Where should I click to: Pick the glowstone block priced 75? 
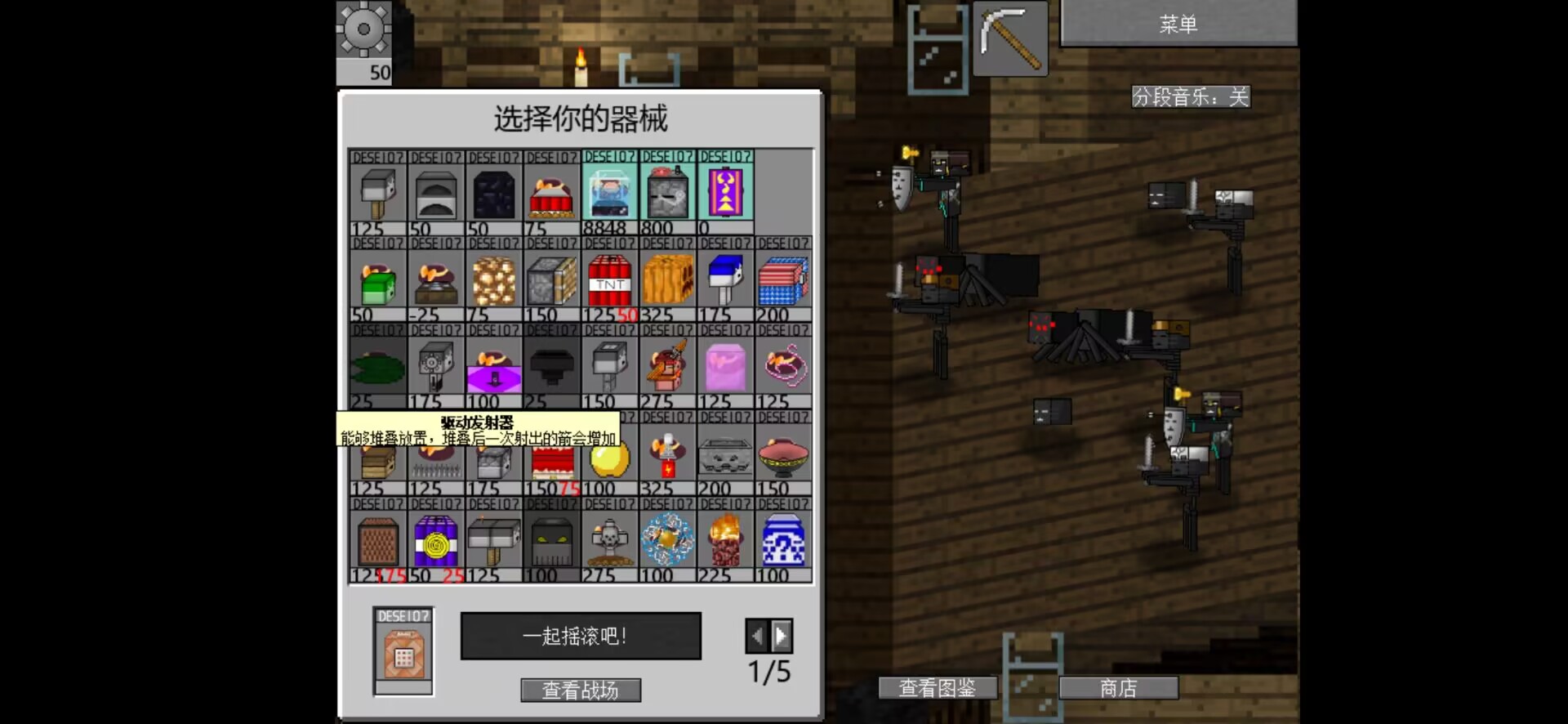point(492,278)
